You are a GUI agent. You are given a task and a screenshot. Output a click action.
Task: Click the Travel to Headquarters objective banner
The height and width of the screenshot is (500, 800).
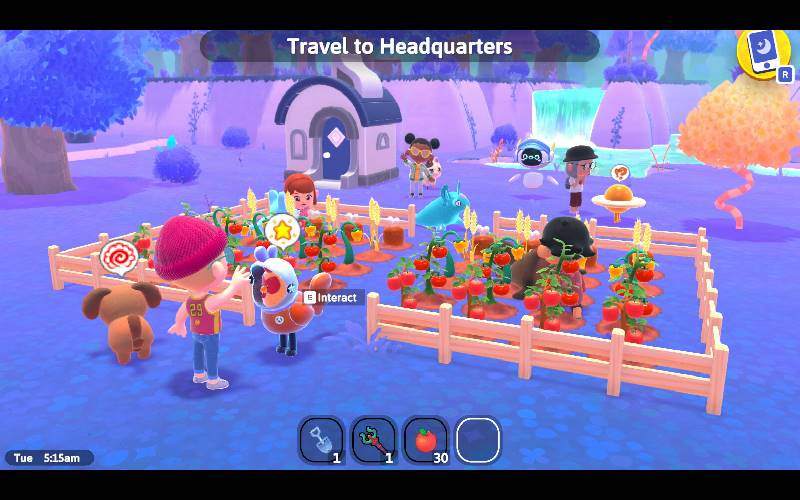[400, 46]
